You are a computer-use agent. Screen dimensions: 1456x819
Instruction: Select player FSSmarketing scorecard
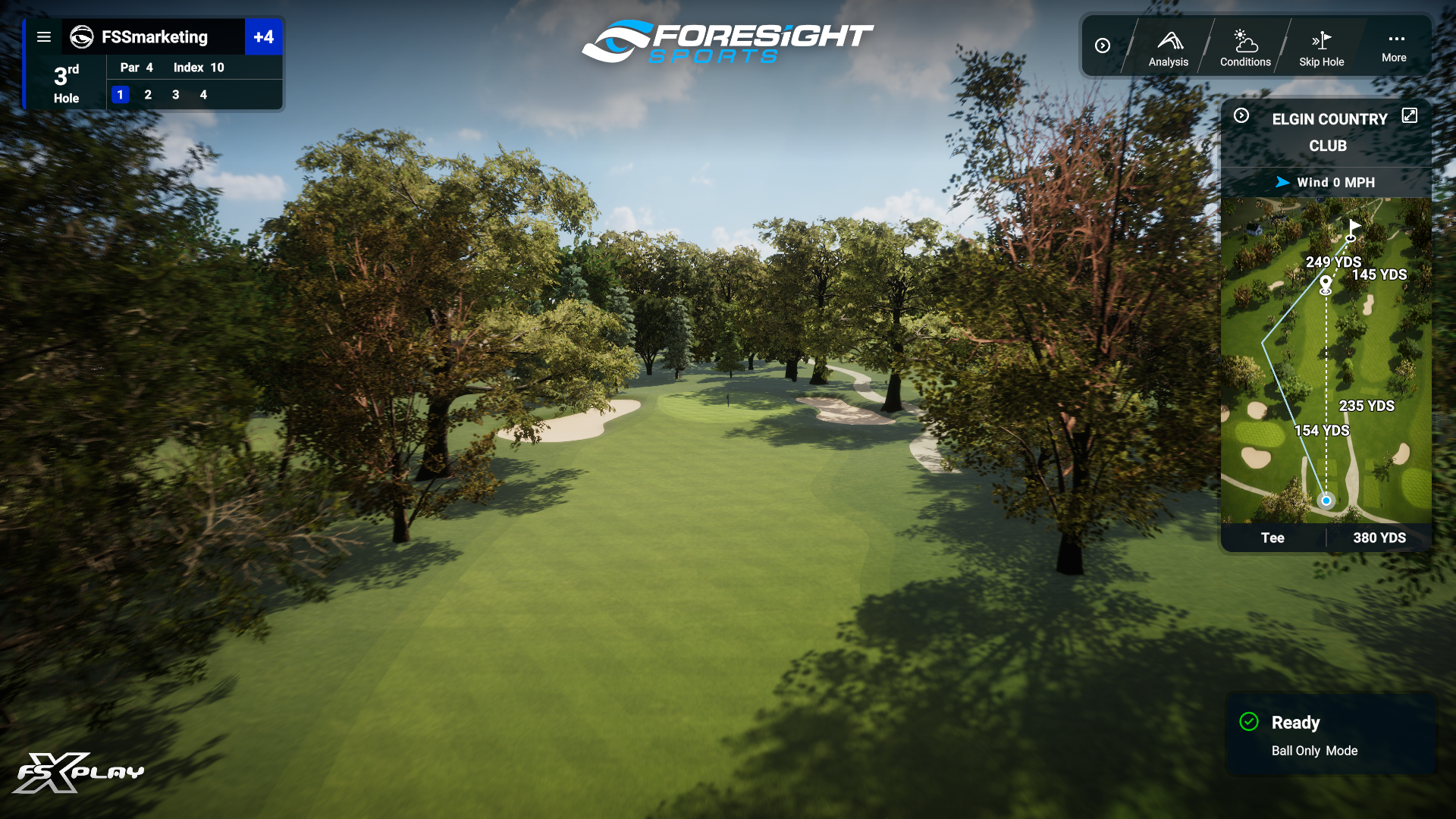point(154,37)
